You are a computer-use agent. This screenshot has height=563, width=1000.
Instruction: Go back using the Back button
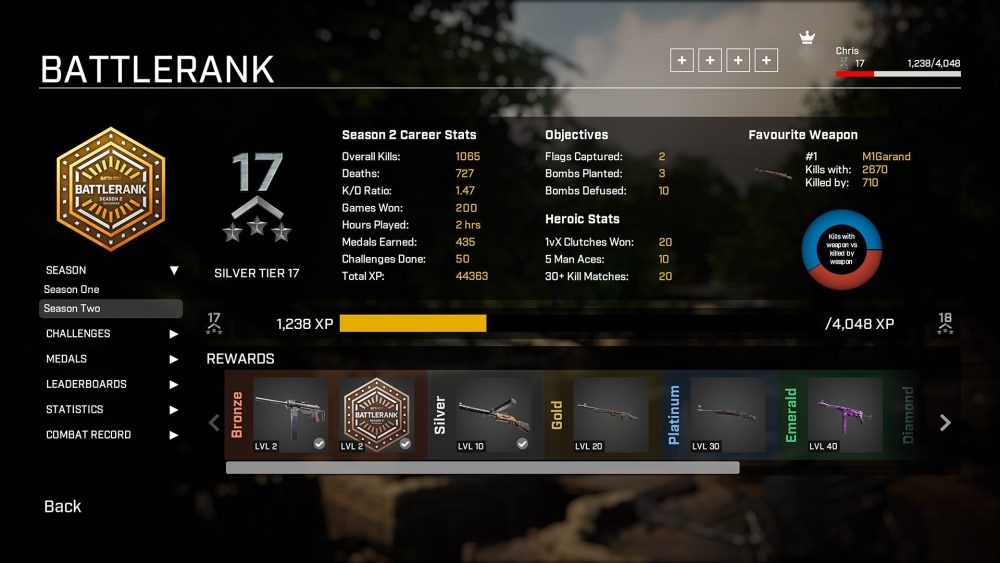tap(62, 506)
